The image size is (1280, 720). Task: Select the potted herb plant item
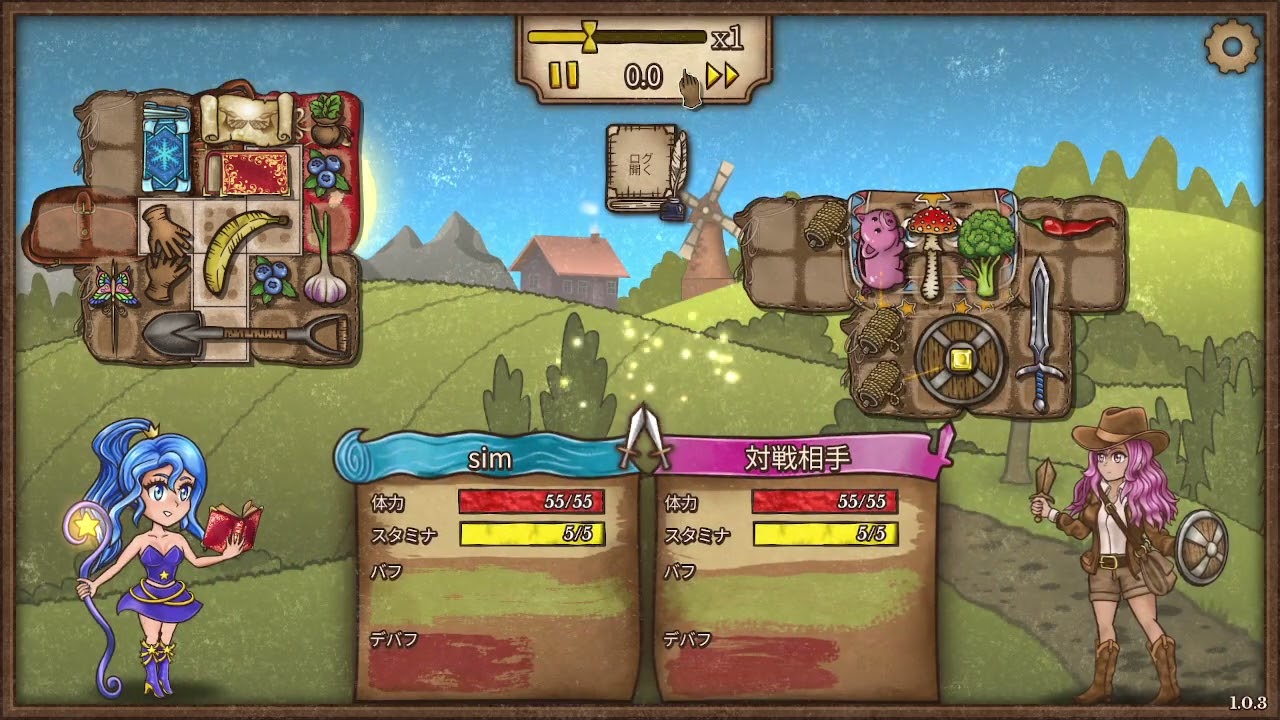tap(325, 119)
